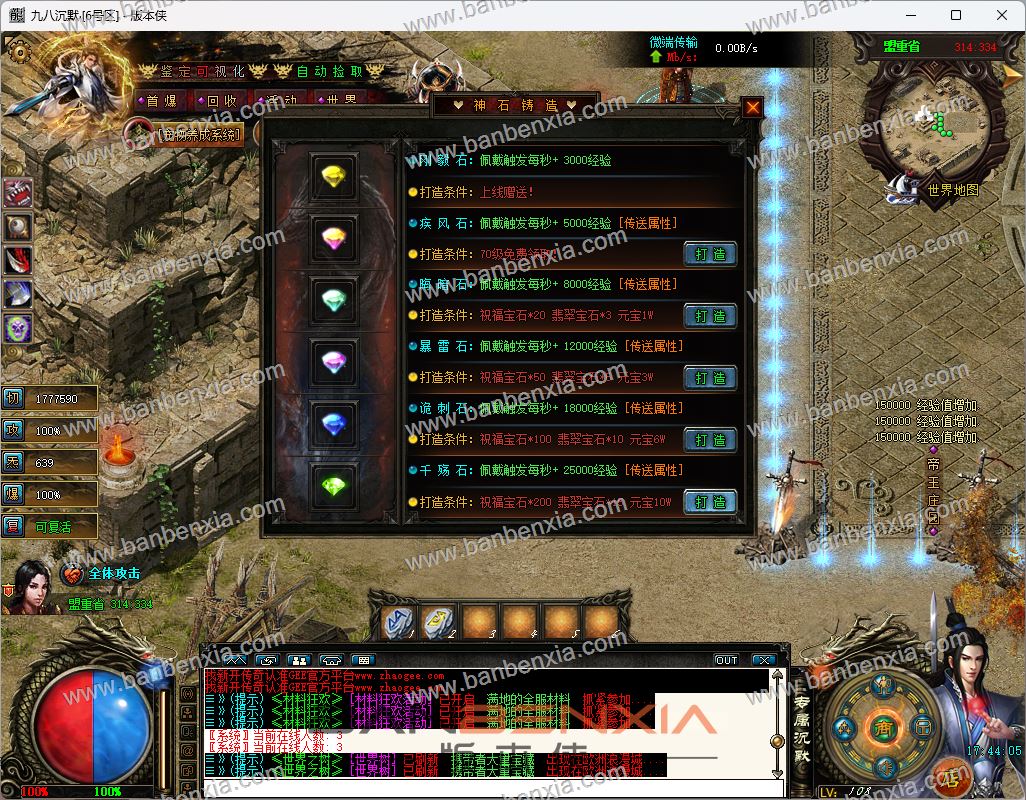This screenshot has width=1026, height=800.
Task: Forge the 暴雷石 with its 打造 button
Action: coord(710,378)
